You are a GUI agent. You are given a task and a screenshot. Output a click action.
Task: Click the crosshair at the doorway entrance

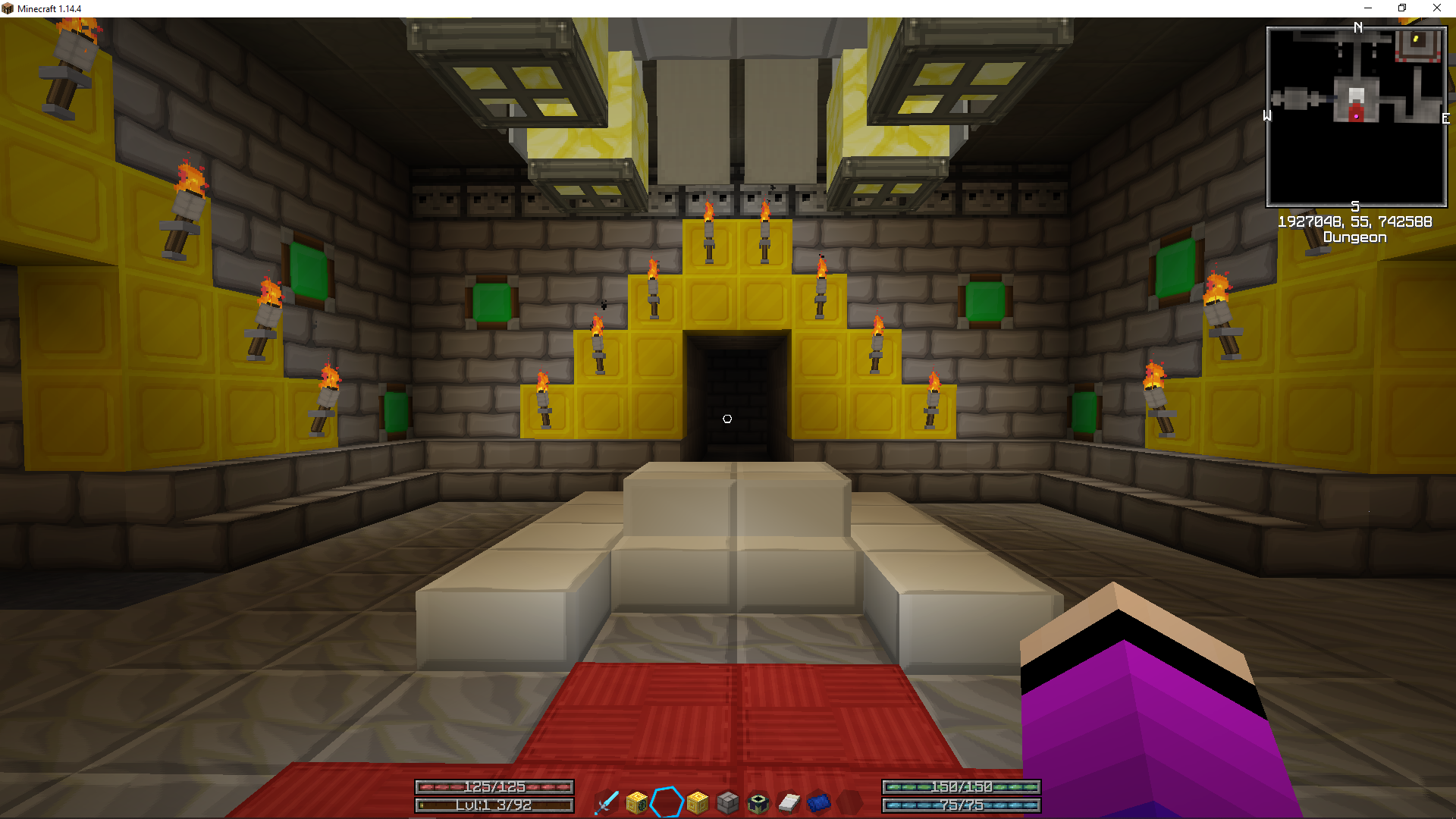pyautogui.click(x=728, y=418)
